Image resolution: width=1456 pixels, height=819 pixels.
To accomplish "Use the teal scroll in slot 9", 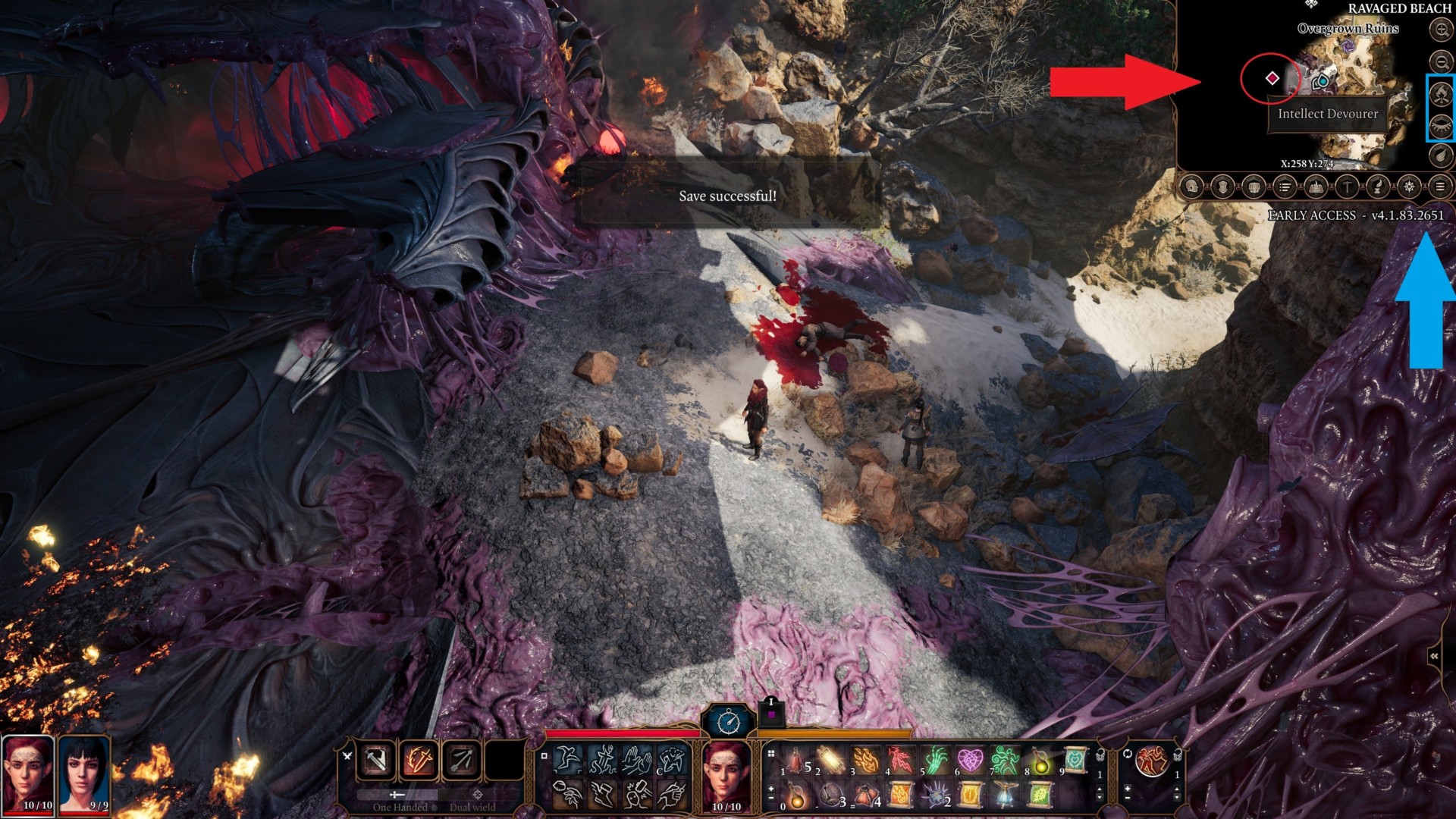I will pos(1075,759).
